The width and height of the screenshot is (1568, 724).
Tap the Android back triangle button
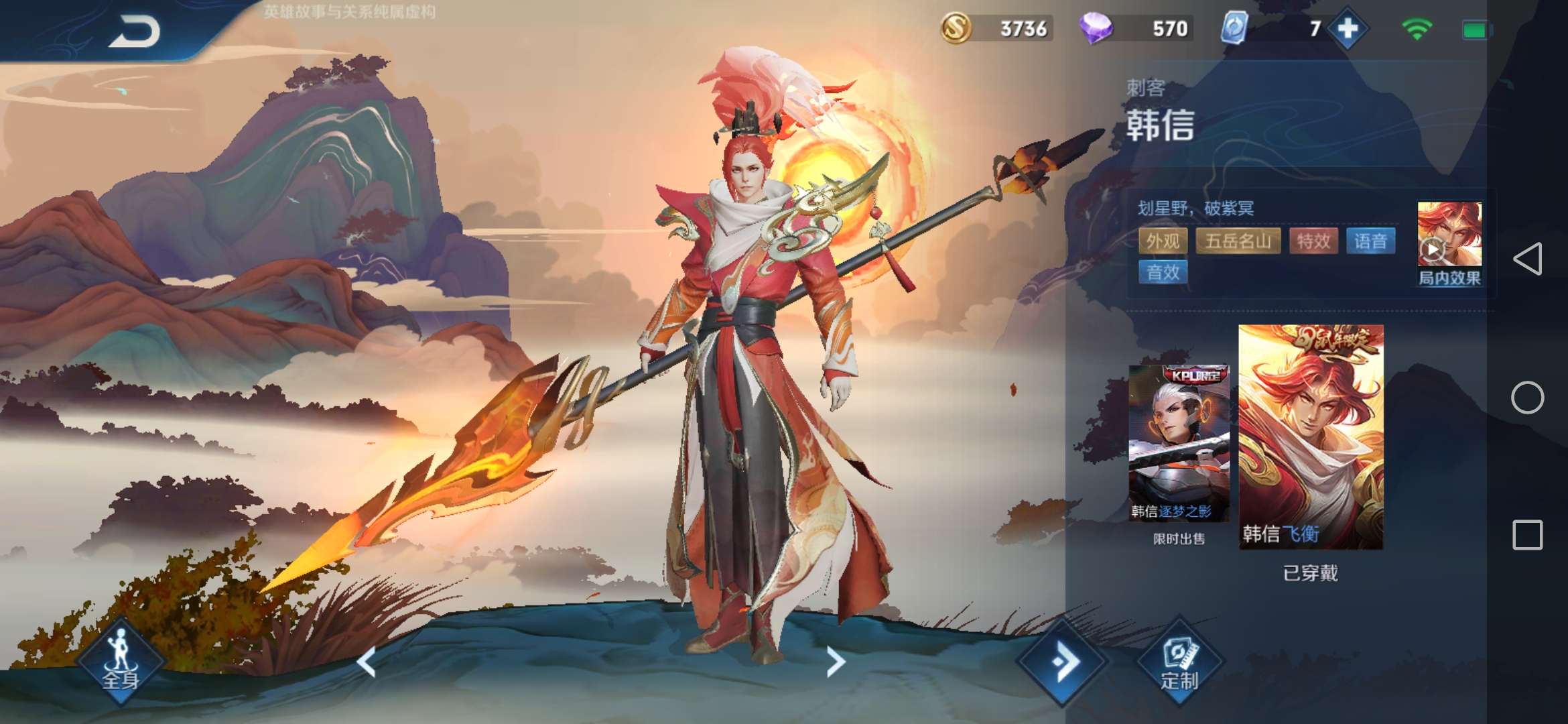[x=1527, y=259]
